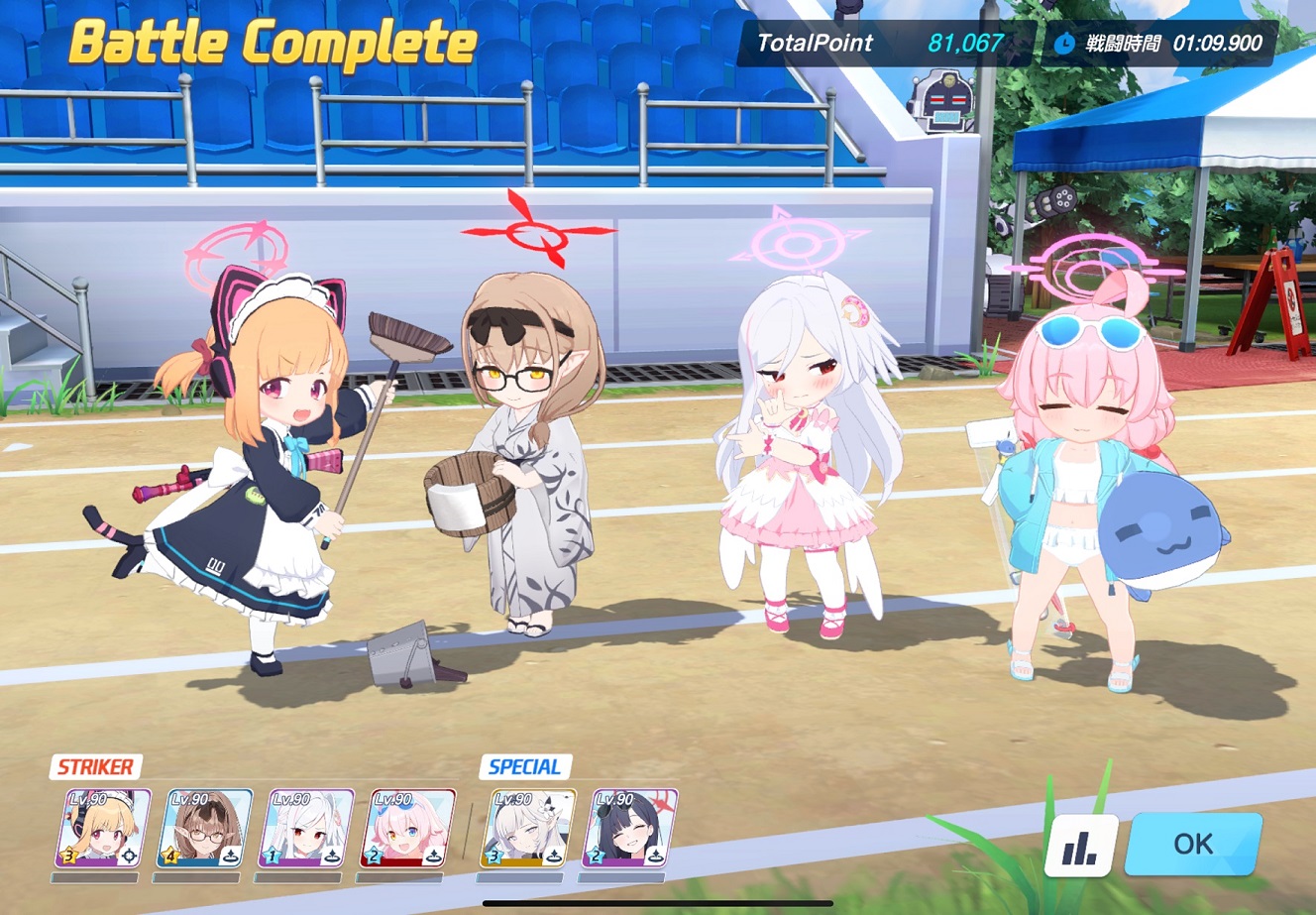Select the white-haired striker portrait

point(306,829)
